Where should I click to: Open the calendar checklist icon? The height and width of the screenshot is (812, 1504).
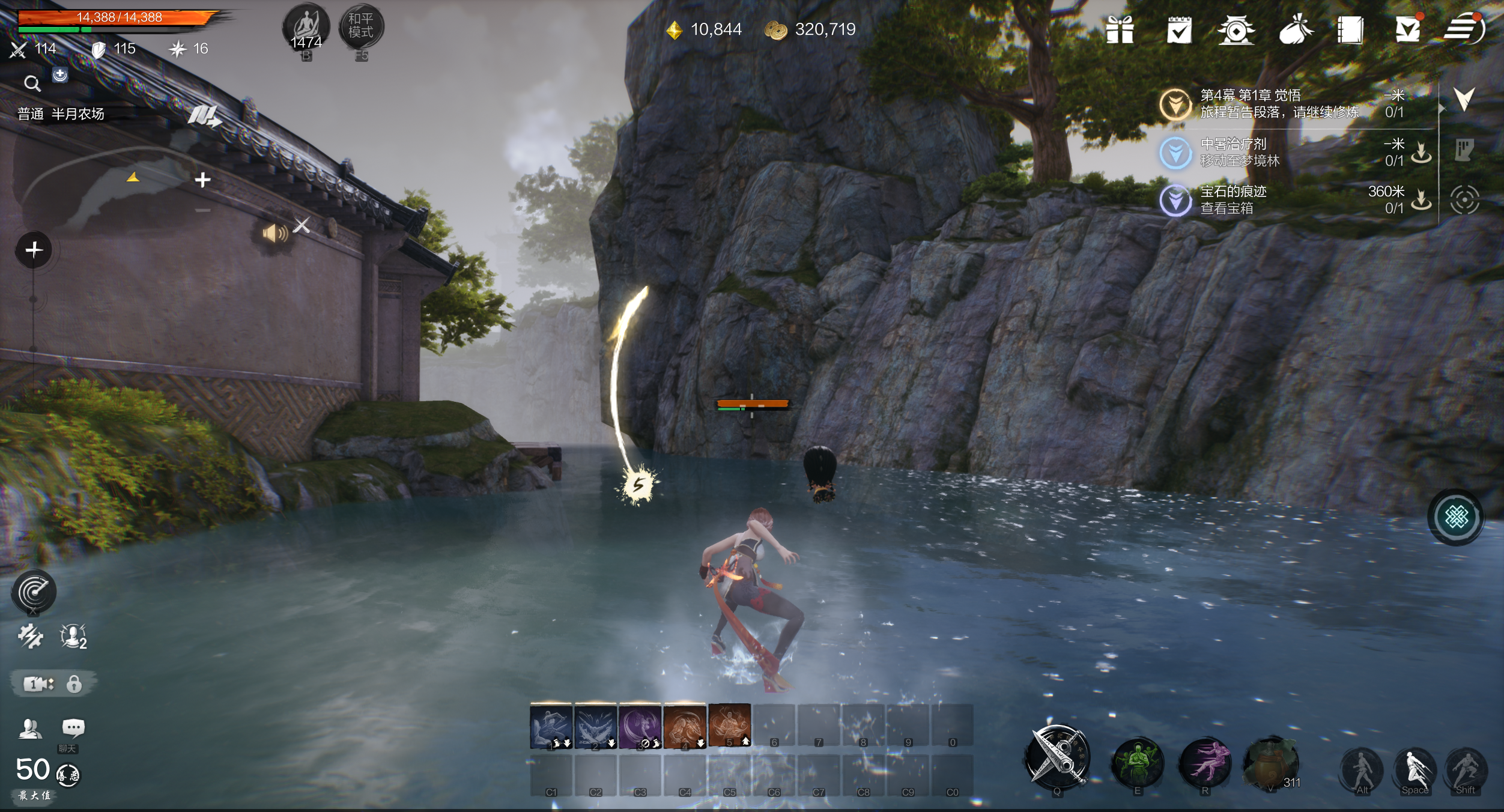(1178, 30)
